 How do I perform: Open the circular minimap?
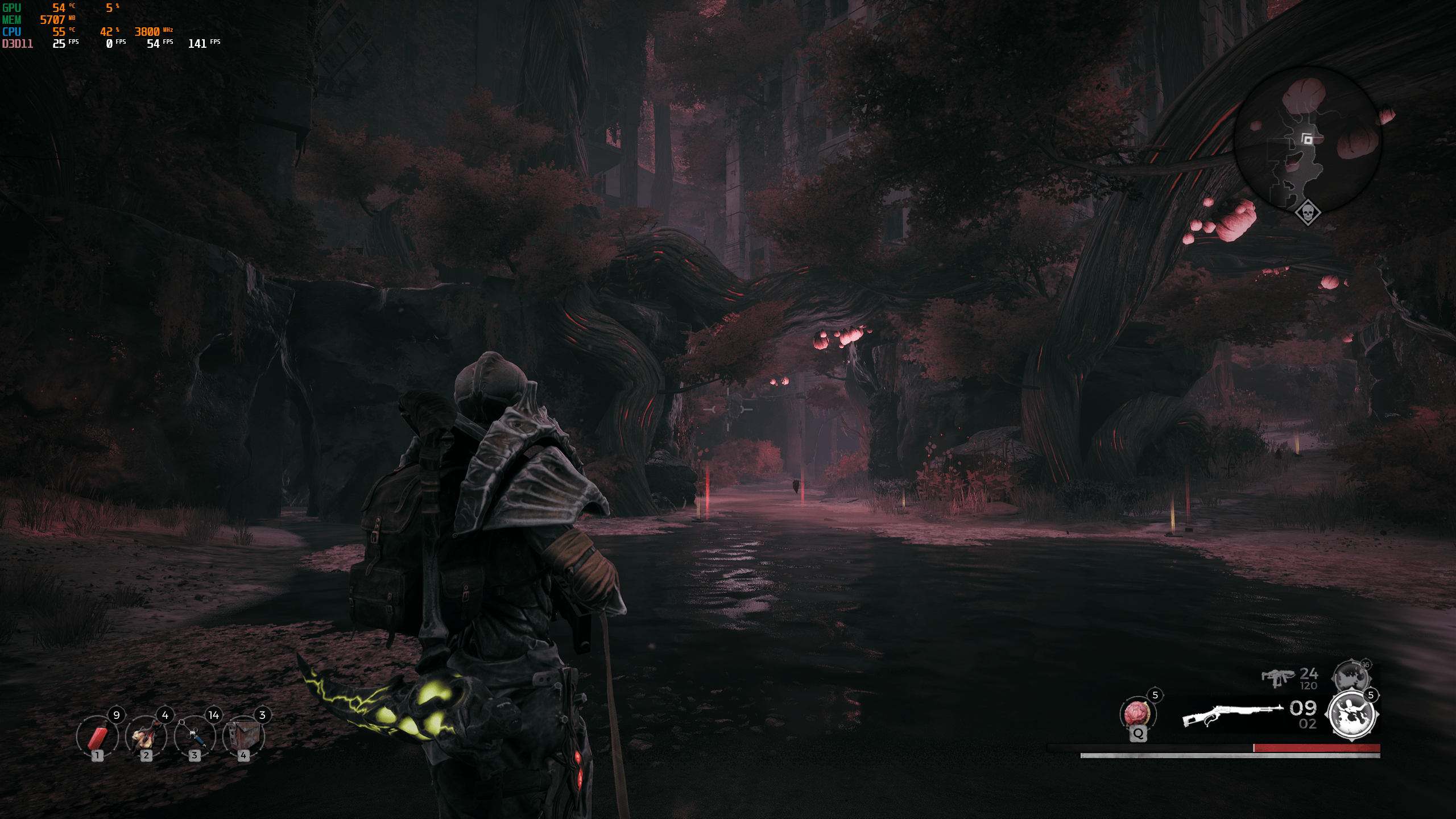1307,140
